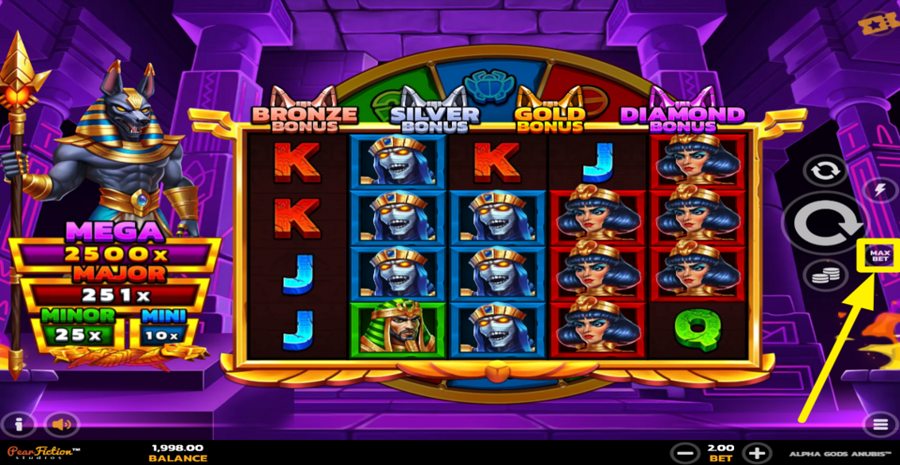
Task: Mute sound with the speaker icon
Action: pyautogui.click(x=62, y=424)
